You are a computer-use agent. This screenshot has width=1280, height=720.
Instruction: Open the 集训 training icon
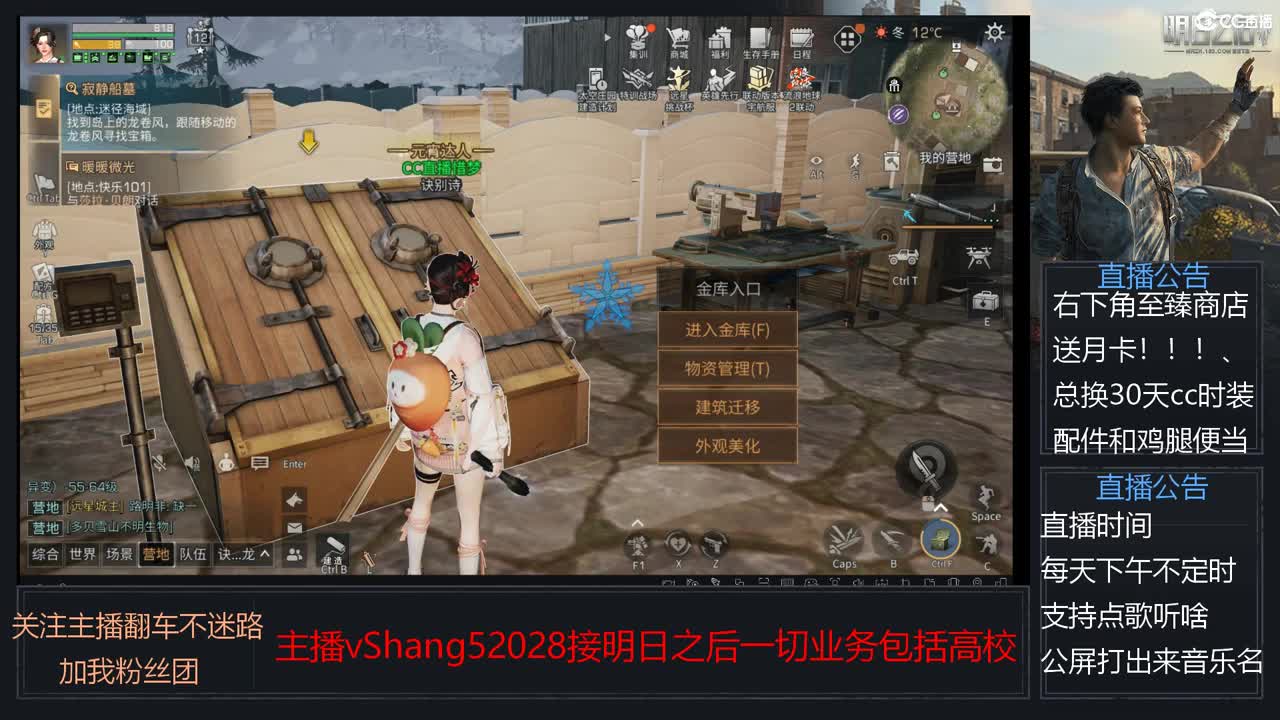638,36
